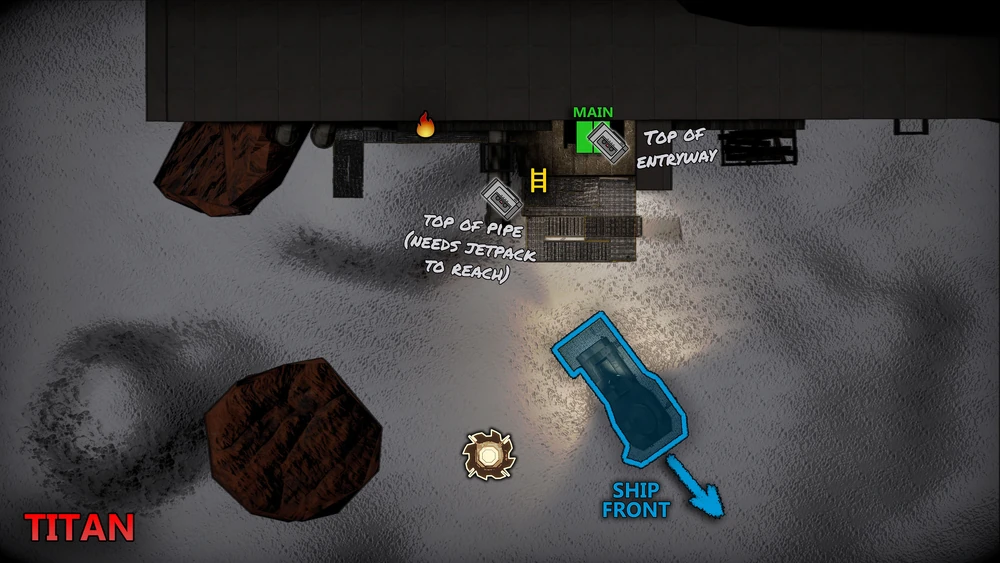Screen dimensions: 1000x563
Task: Choose the gray device marker at top of entryway
Action: 607,141
